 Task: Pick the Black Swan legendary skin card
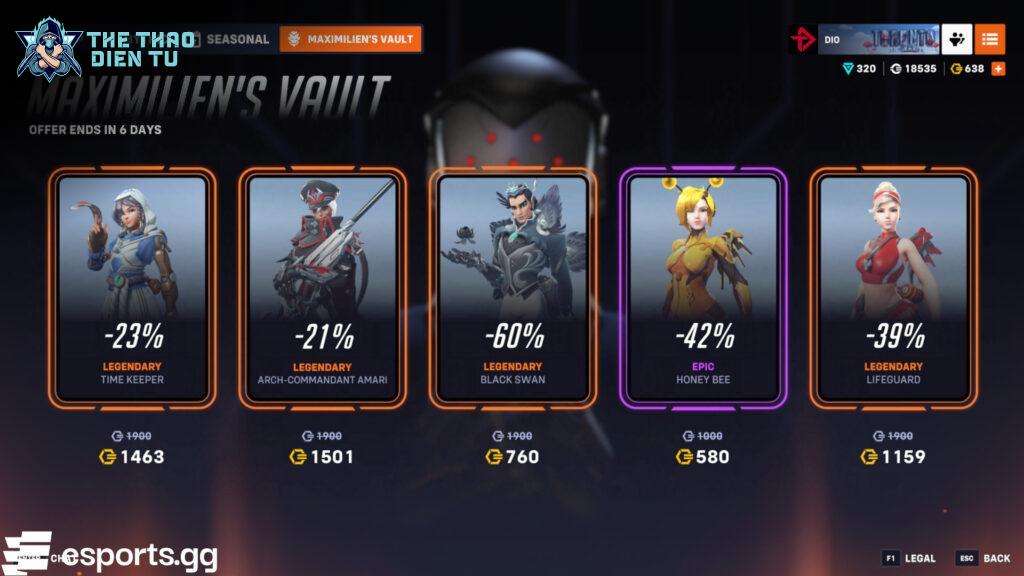click(x=512, y=288)
